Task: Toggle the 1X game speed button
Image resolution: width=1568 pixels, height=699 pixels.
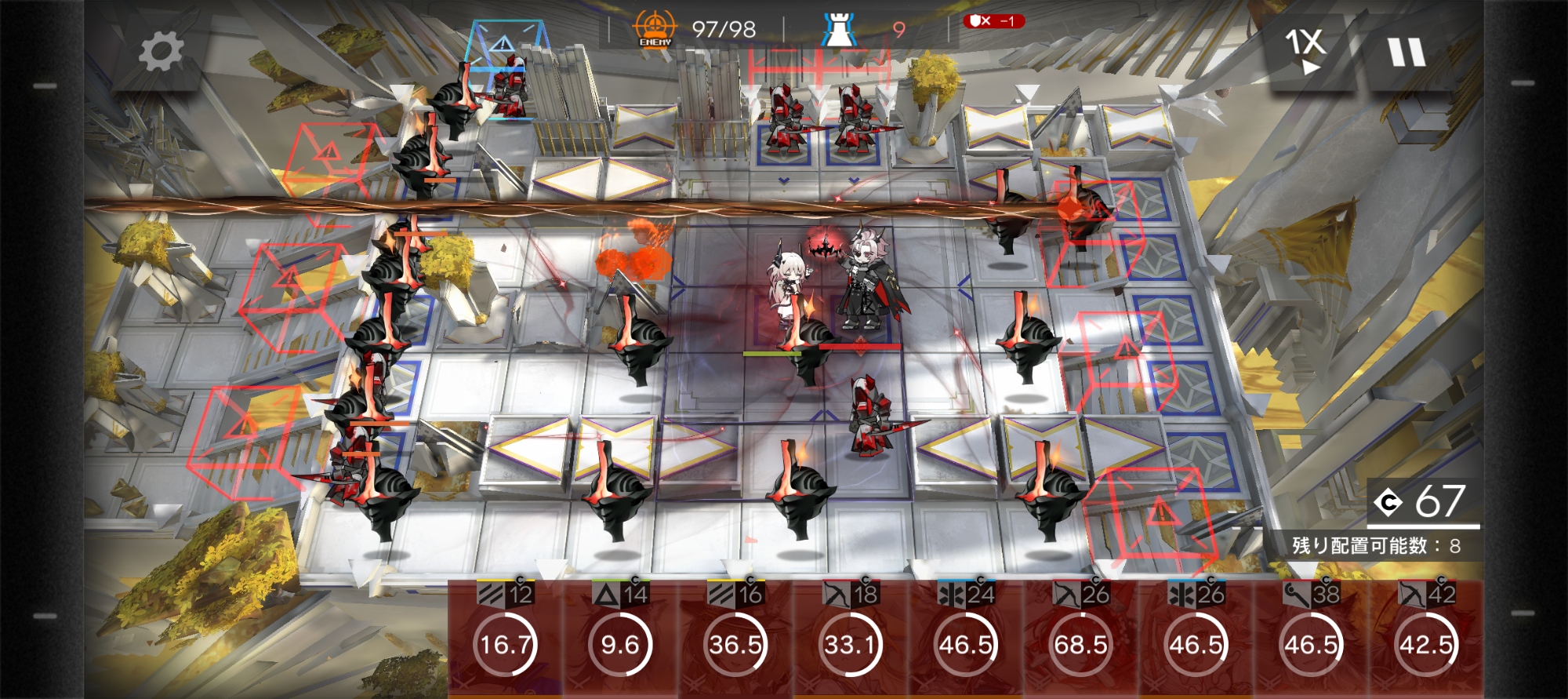Action: pyautogui.click(x=1305, y=51)
